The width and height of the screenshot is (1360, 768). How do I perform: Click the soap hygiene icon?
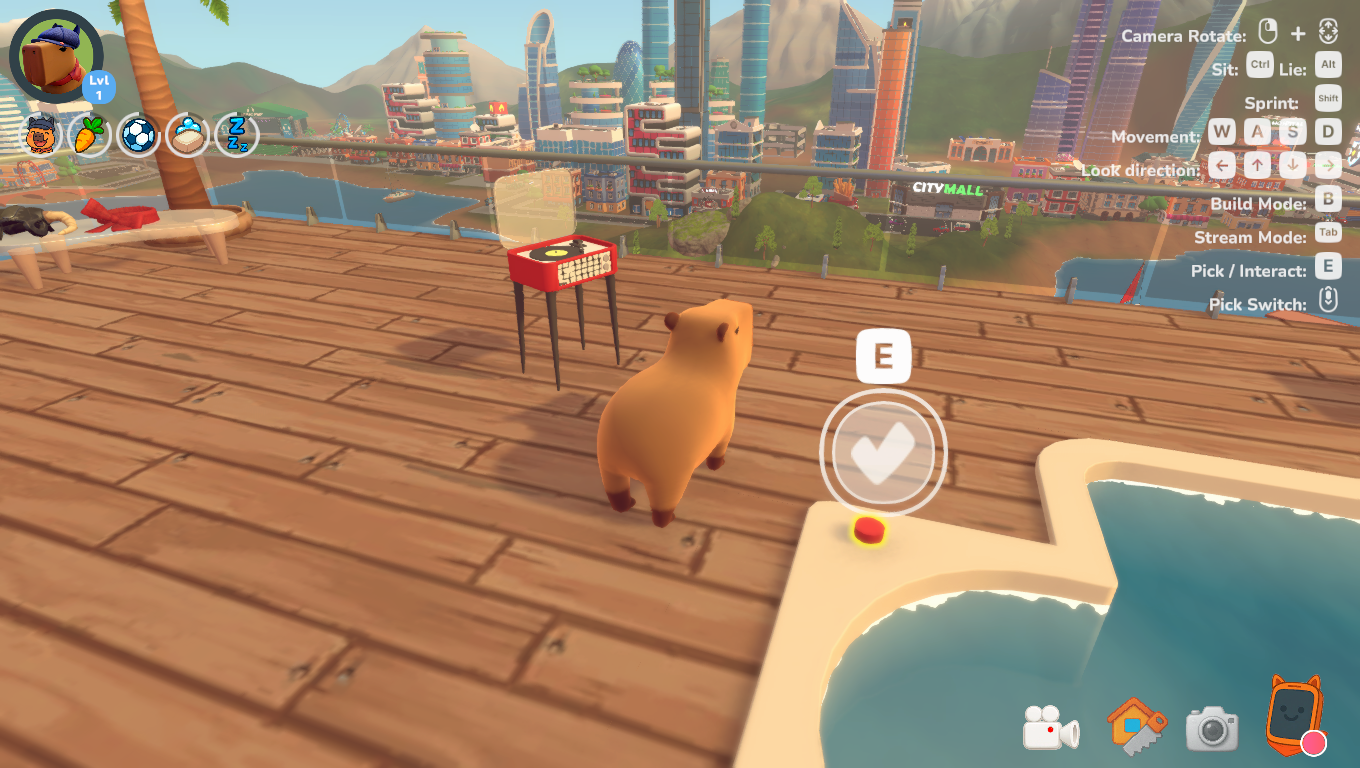click(188, 135)
